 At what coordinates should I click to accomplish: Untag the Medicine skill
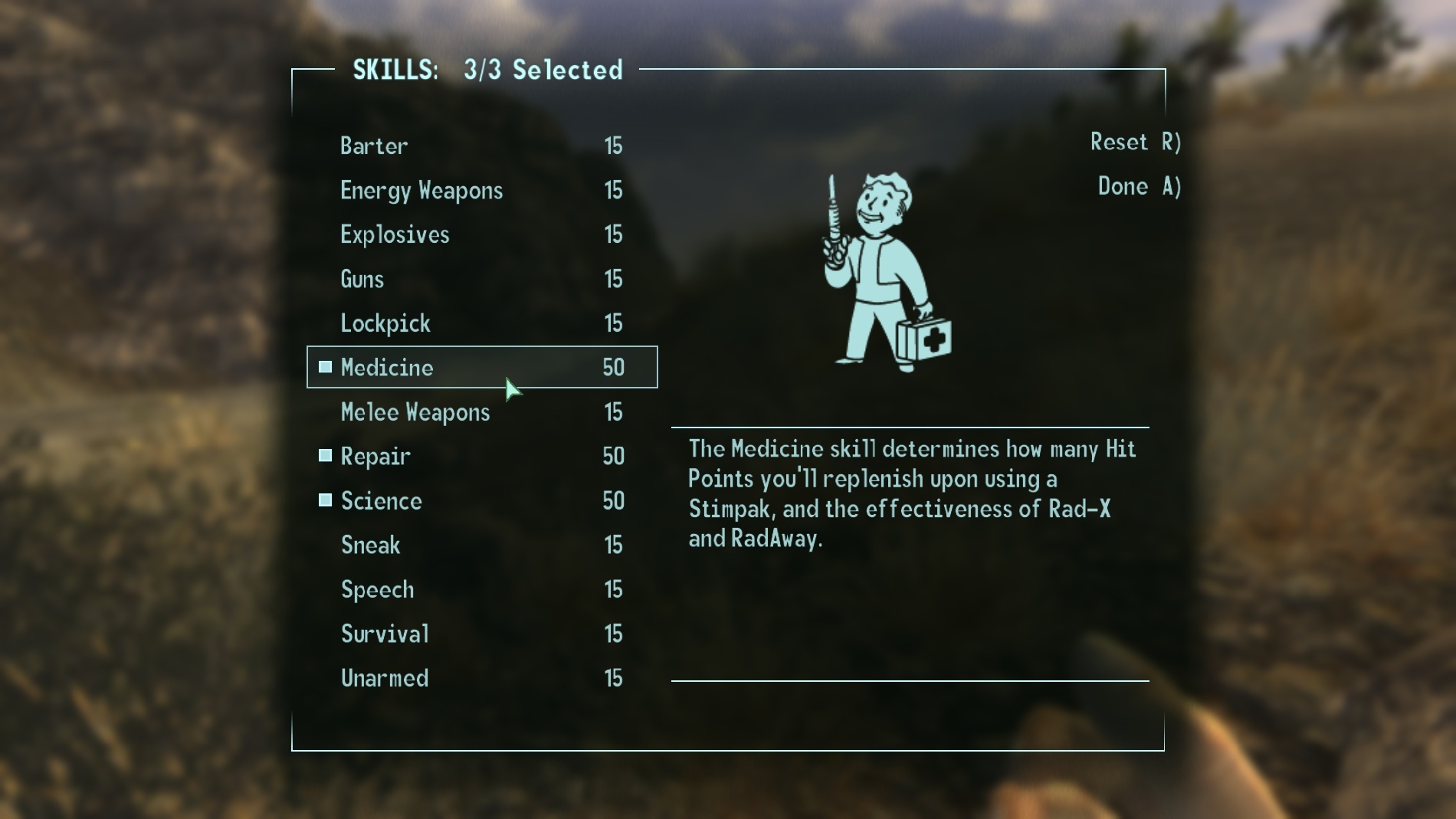pyautogui.click(x=387, y=368)
